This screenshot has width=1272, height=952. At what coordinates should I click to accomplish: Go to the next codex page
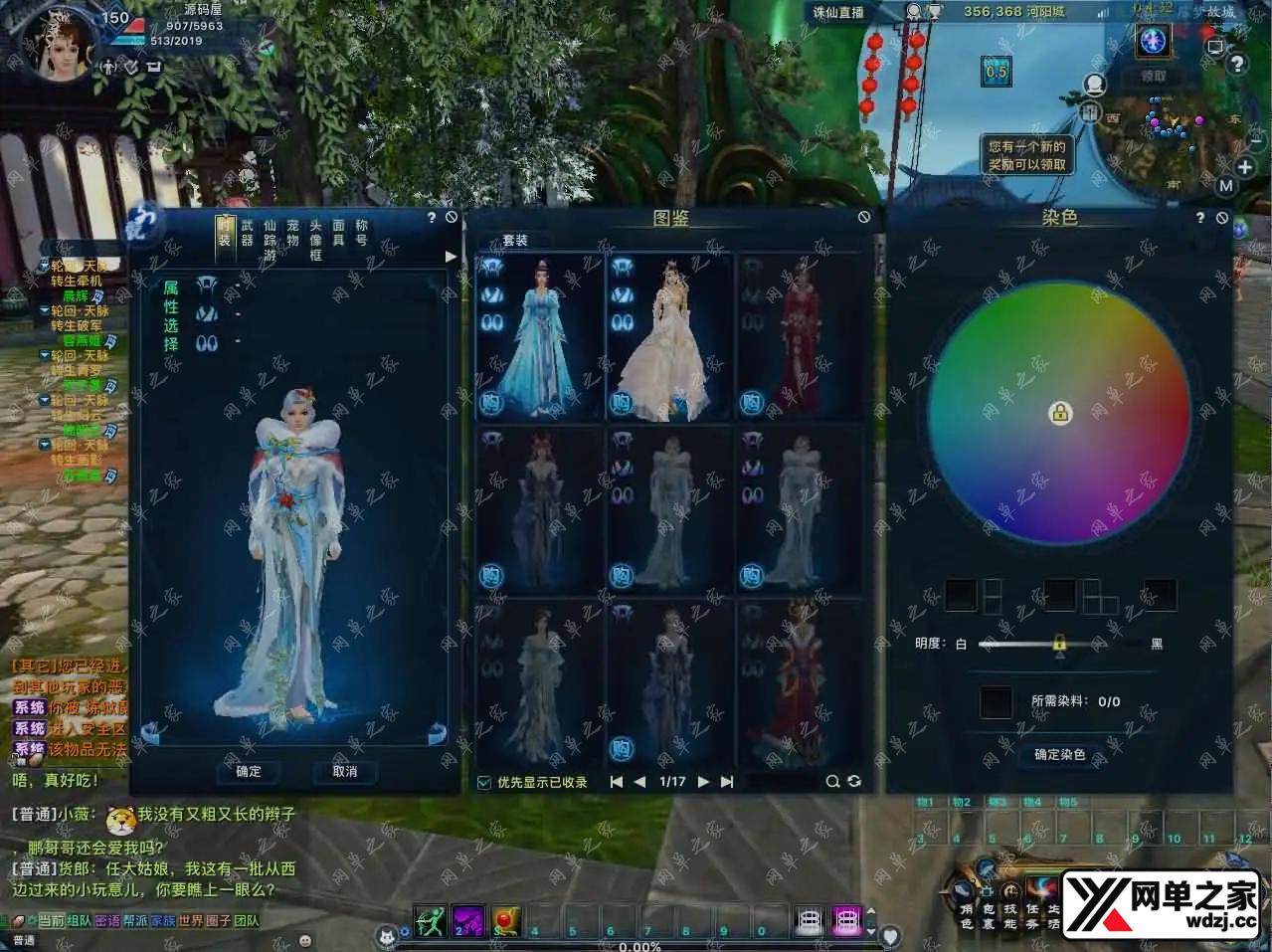point(703,782)
